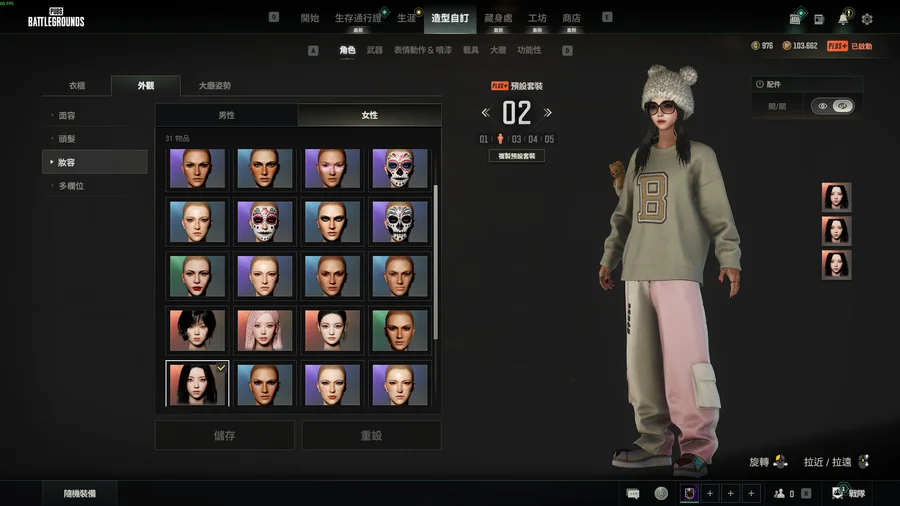Screen dimensions: 900x506
Task: Go to previous preset with left arrow
Action: point(486,113)
